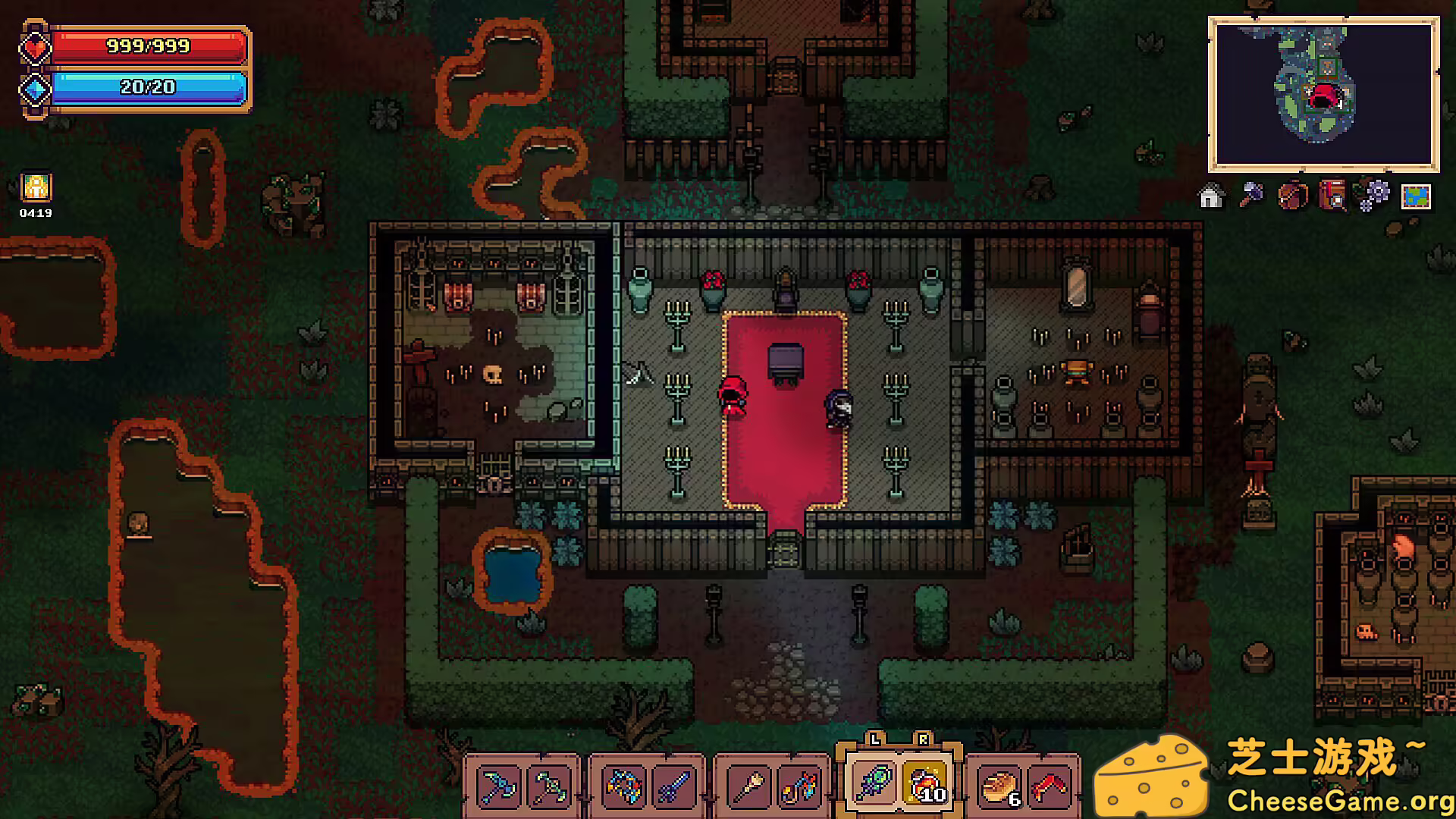This screenshot has width=1456, height=819.
Task: Click the golden buff status icon
Action: [x=36, y=187]
